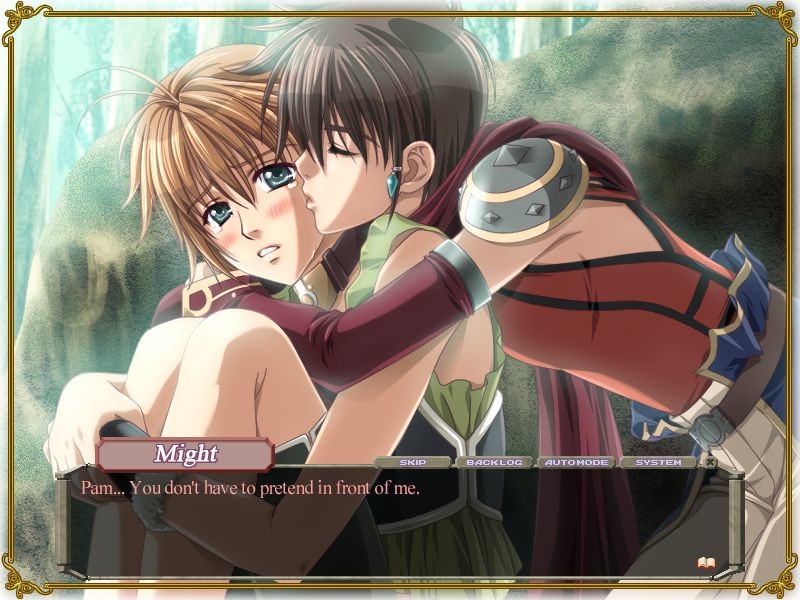Click the SKIP button
The image size is (800, 600).
(412, 462)
